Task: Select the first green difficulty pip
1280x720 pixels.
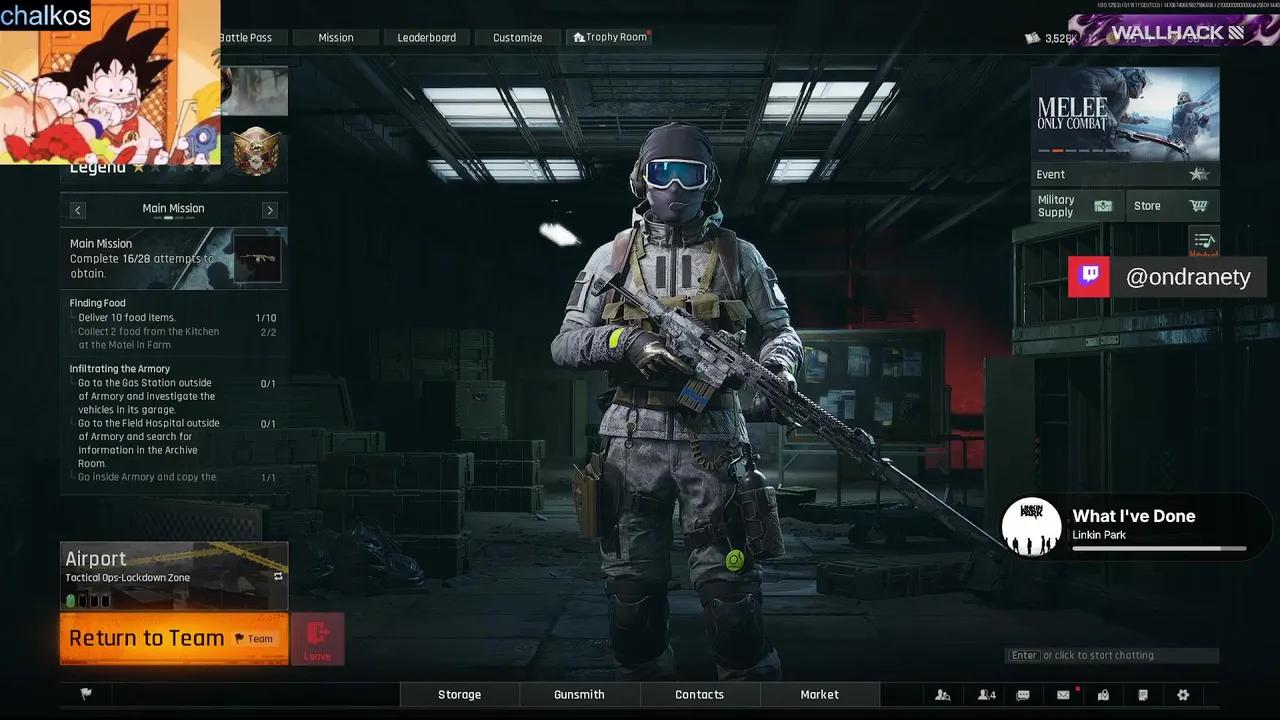Action: click(x=70, y=599)
